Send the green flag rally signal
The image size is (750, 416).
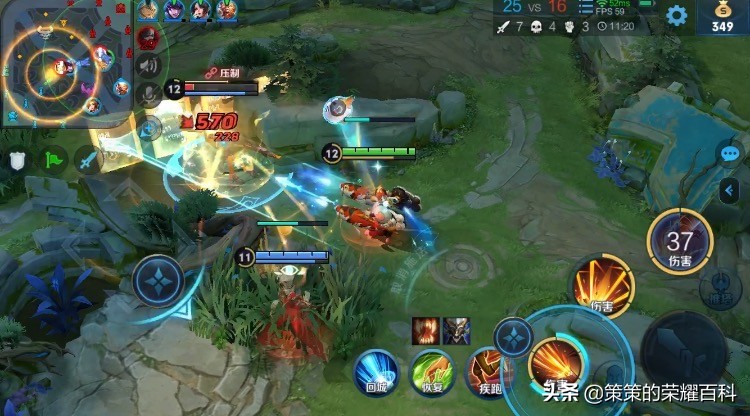coord(51,160)
